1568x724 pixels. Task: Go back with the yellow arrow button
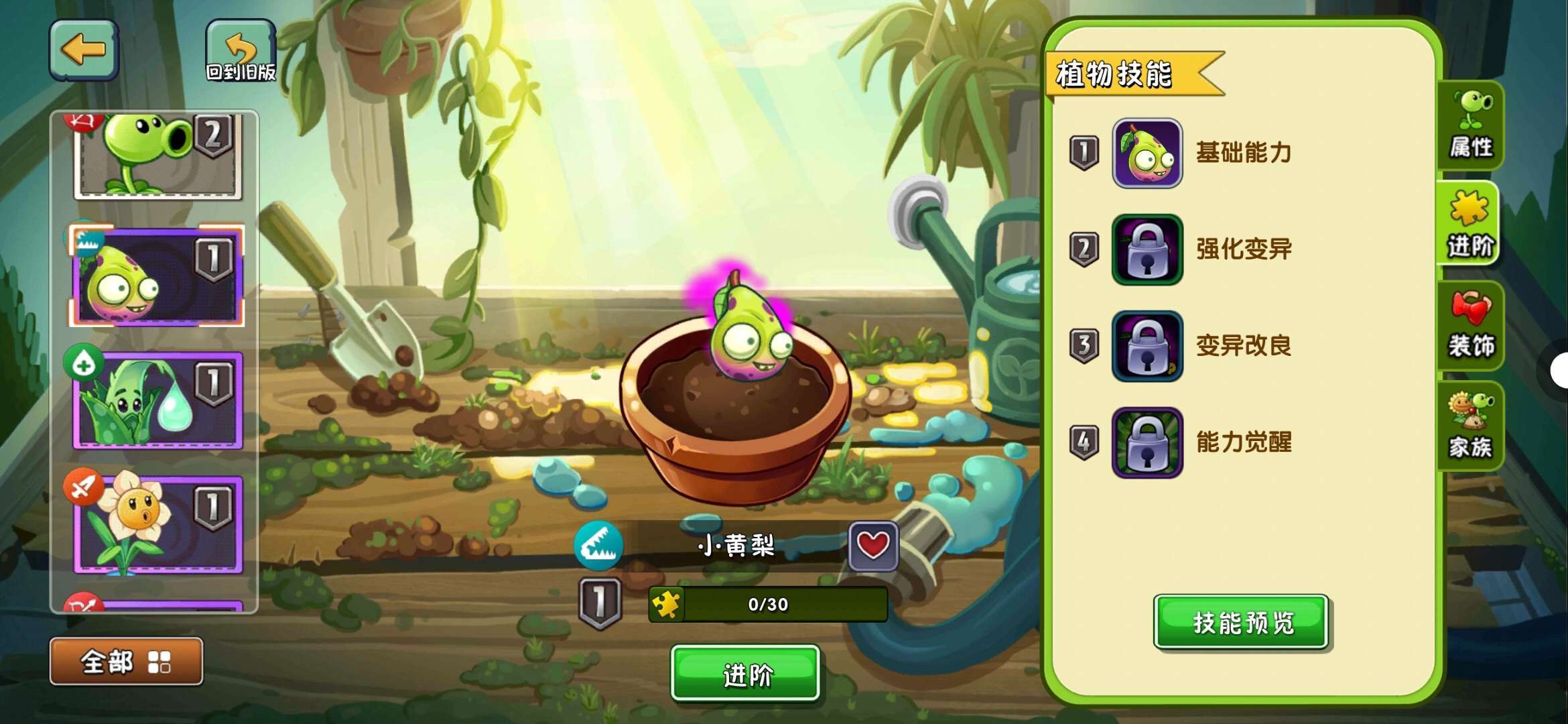coord(84,50)
